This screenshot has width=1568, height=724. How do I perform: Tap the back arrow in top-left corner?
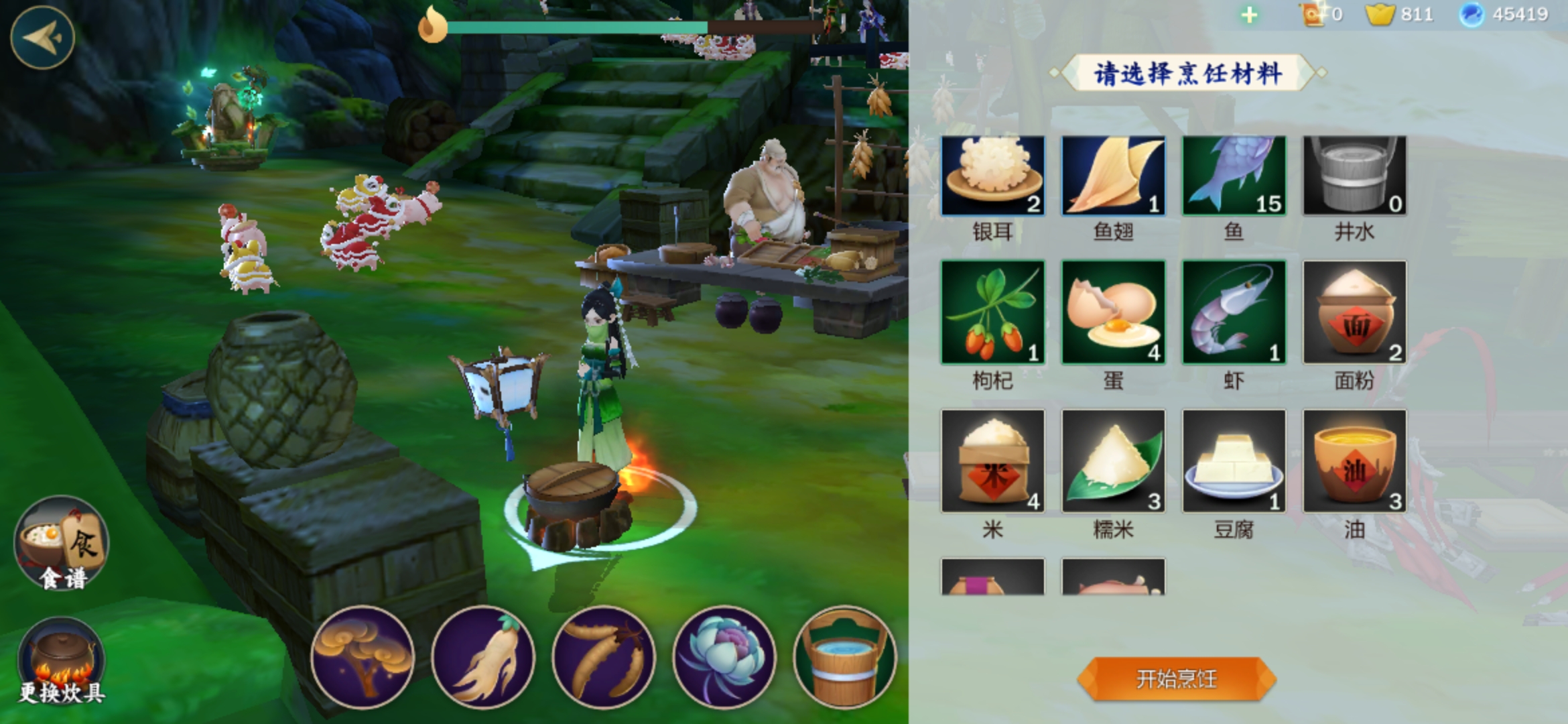tap(42, 38)
